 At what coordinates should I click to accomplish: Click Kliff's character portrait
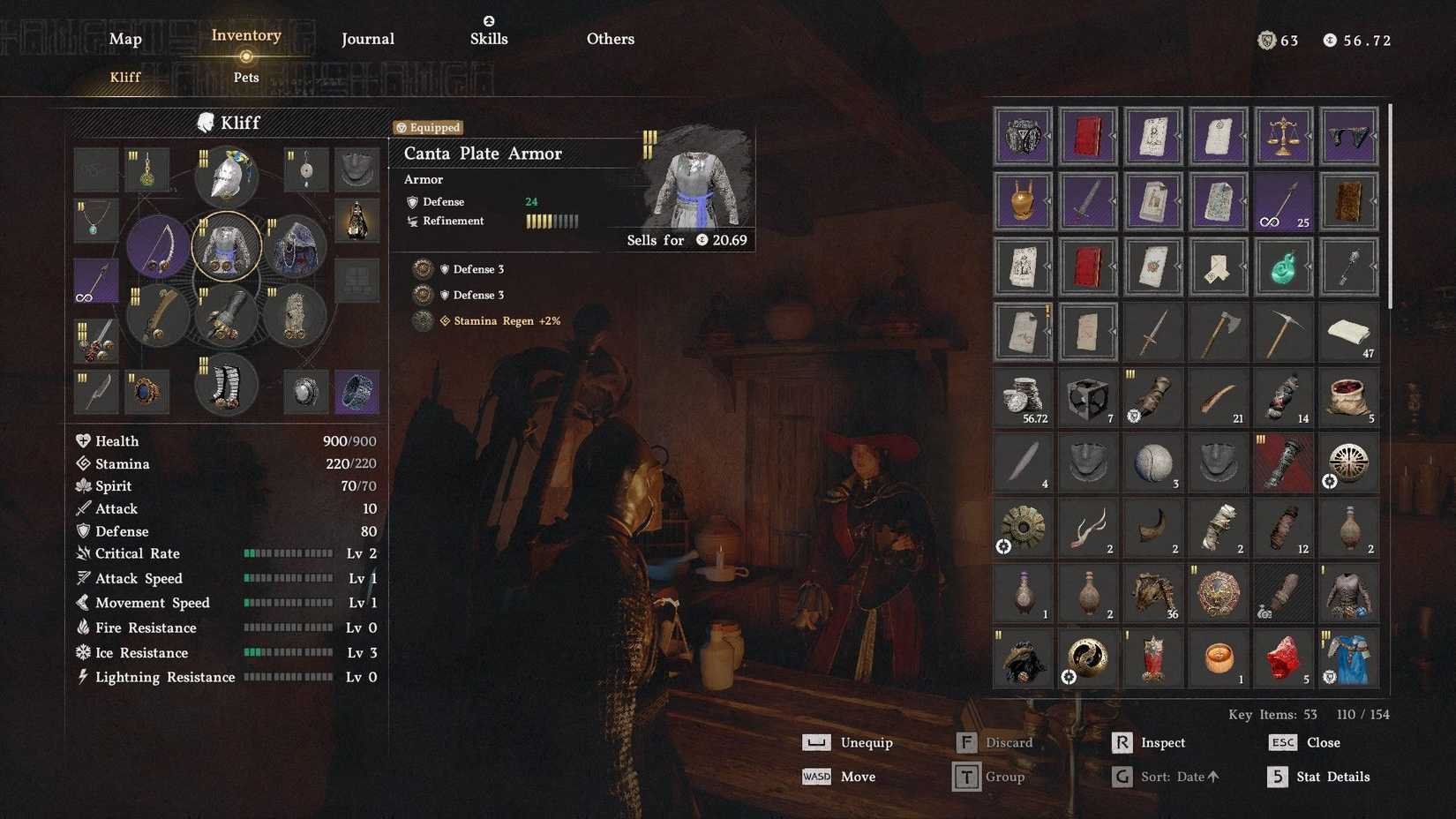208,123
